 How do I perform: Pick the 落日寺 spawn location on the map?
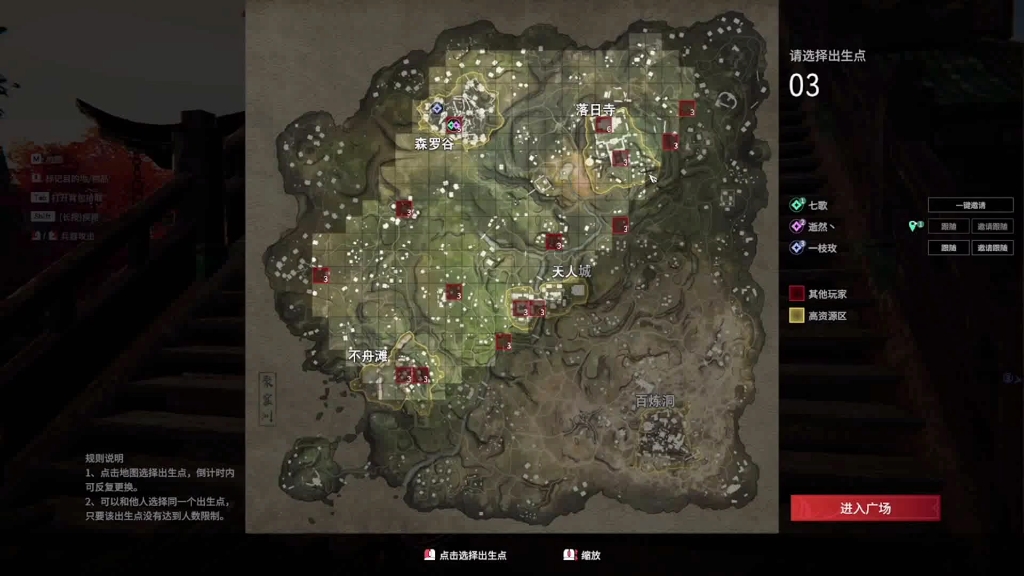tap(595, 110)
